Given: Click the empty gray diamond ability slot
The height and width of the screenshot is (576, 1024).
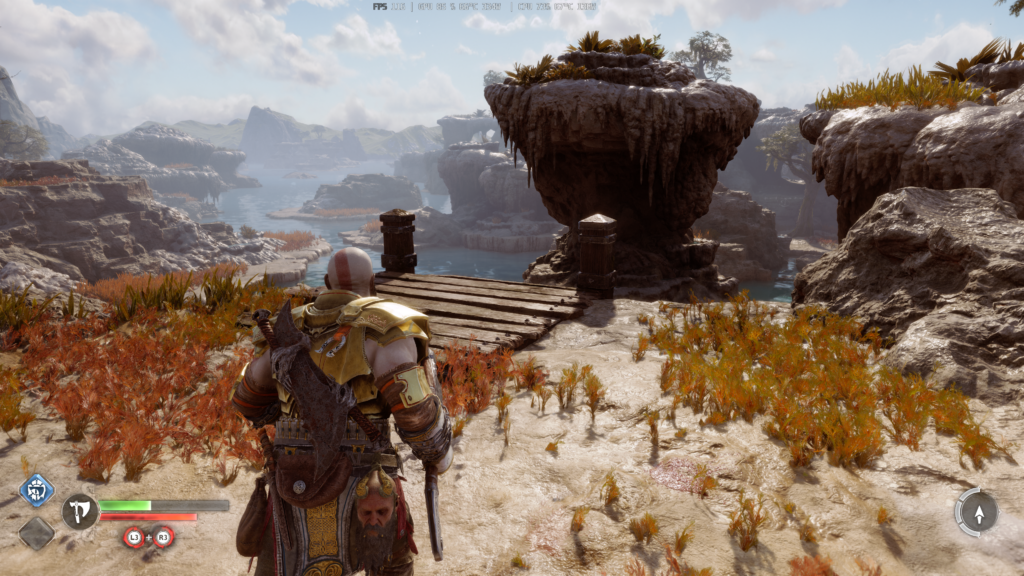Looking at the screenshot, I should (36, 532).
